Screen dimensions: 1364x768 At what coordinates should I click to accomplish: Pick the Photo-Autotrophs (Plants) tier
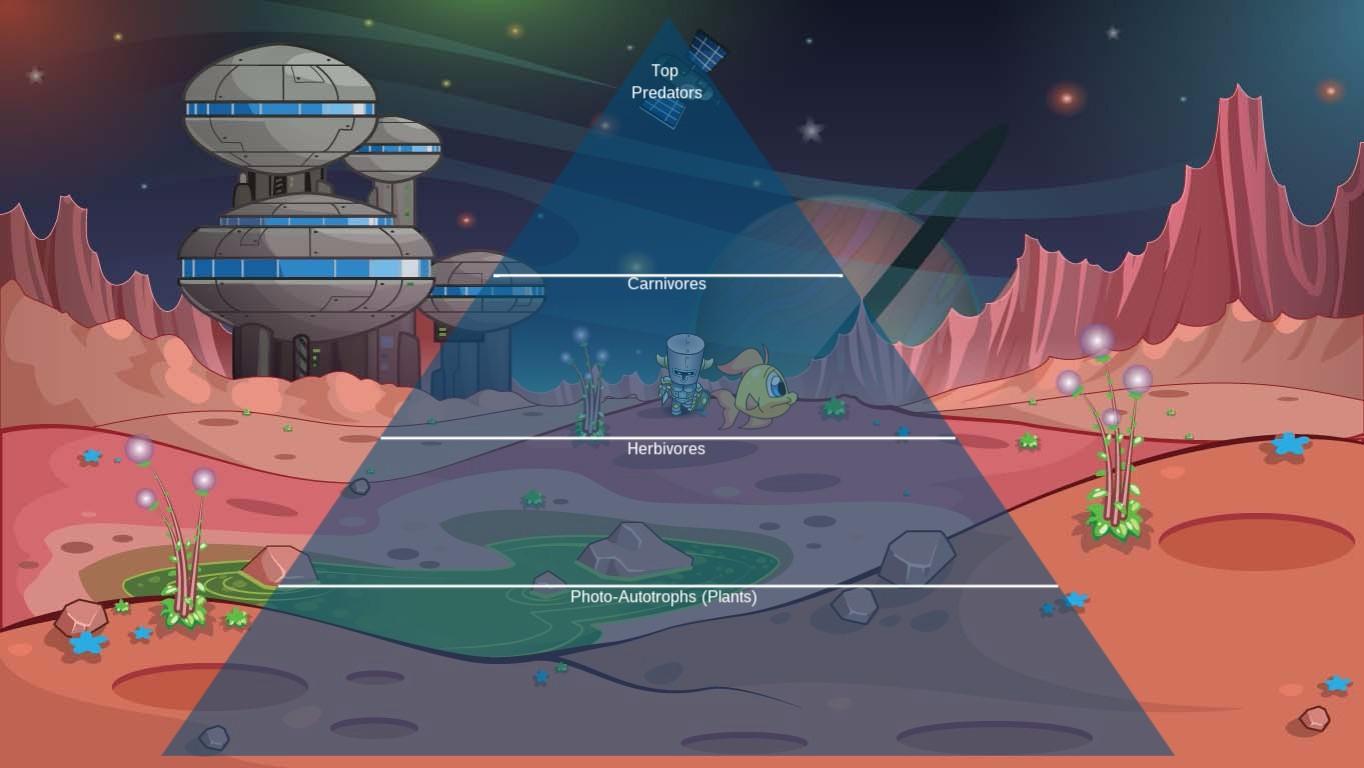click(x=663, y=597)
